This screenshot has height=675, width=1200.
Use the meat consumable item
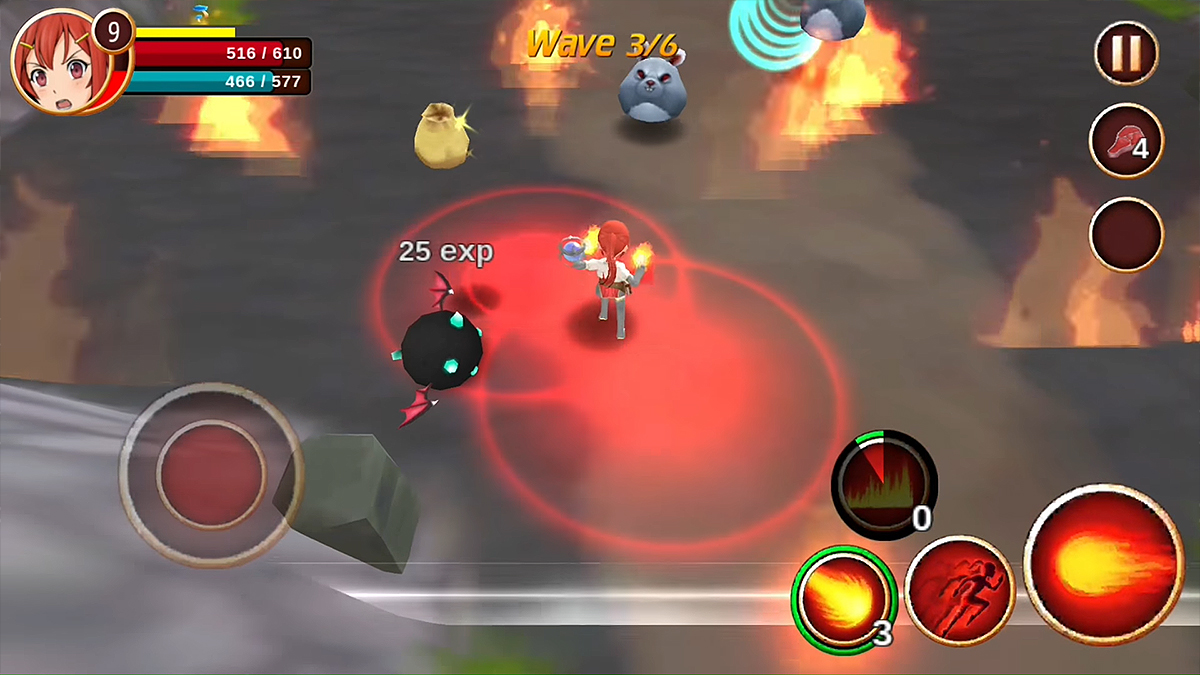[x=1126, y=141]
